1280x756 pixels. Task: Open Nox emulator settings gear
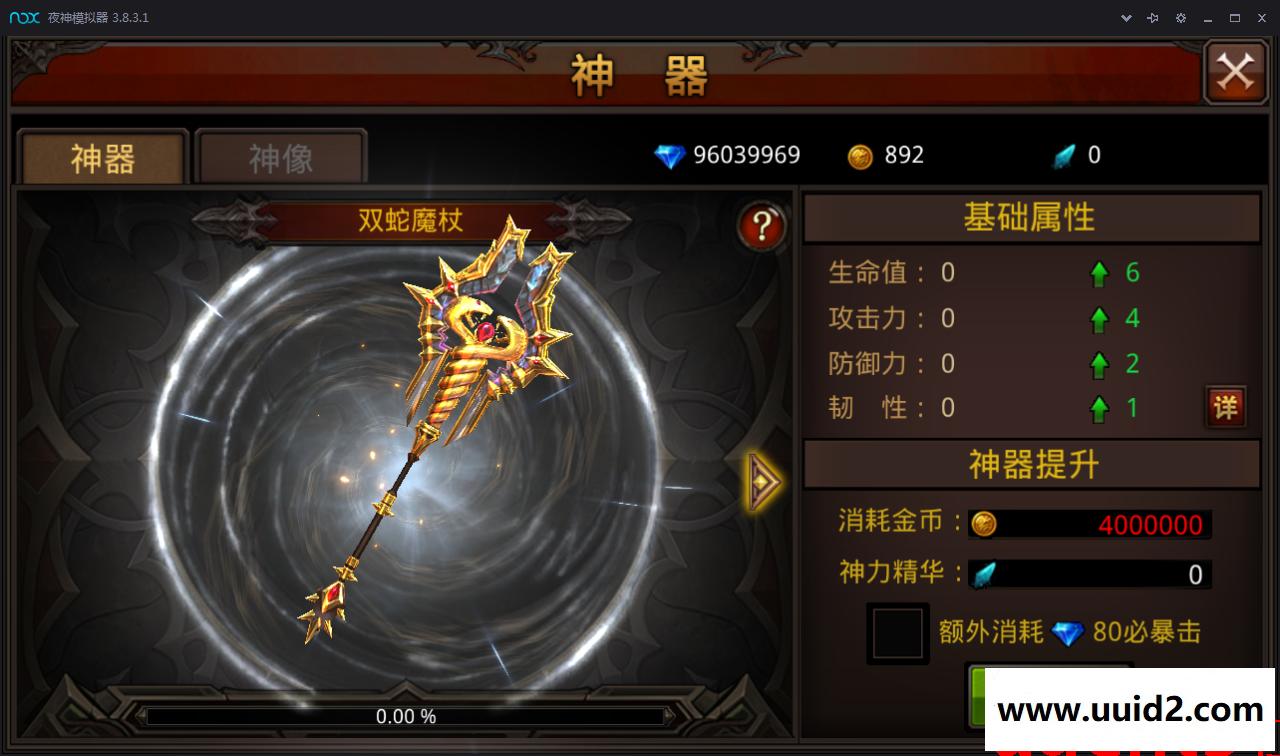(1181, 17)
